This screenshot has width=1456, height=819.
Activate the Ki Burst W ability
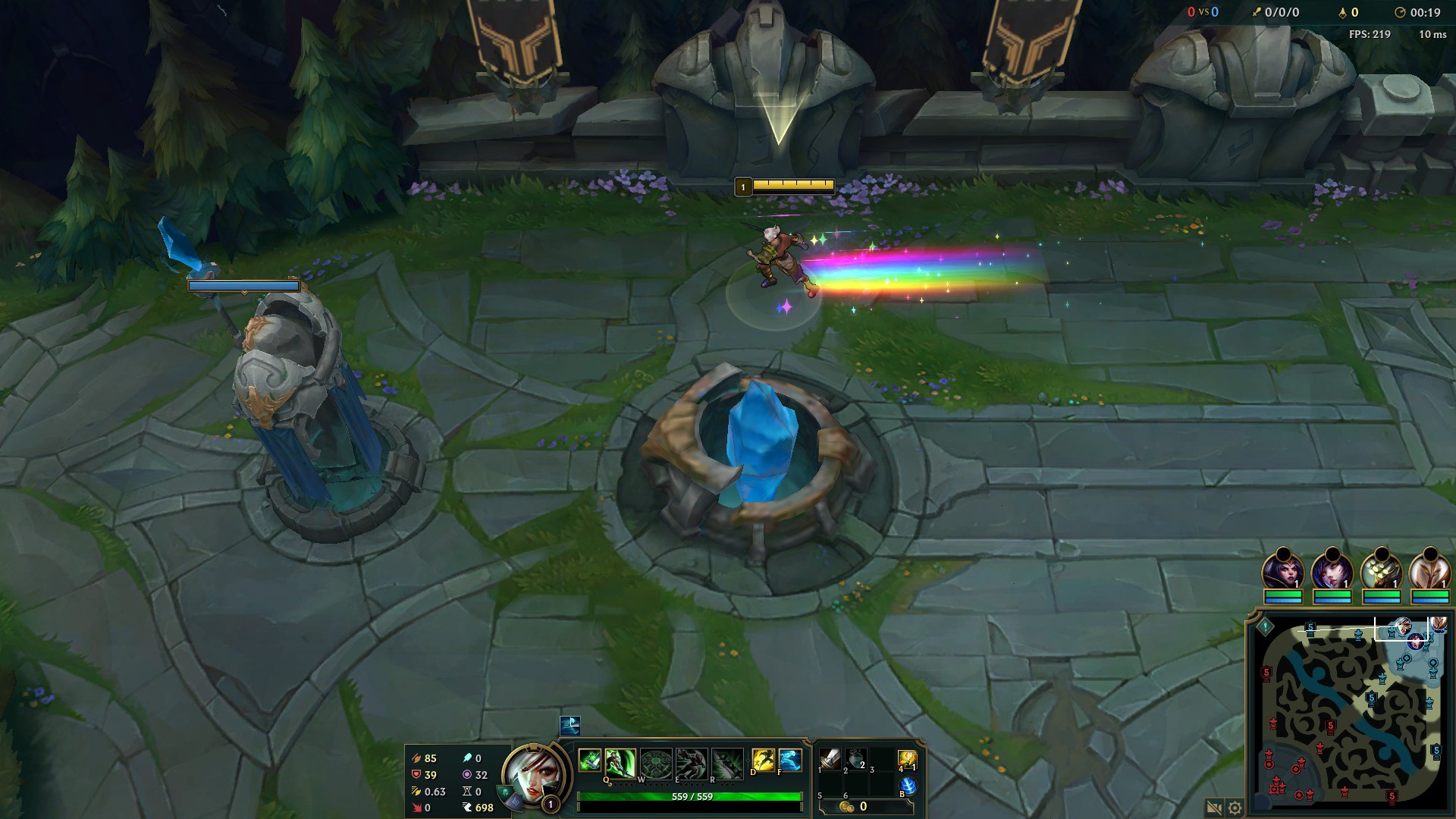(656, 761)
